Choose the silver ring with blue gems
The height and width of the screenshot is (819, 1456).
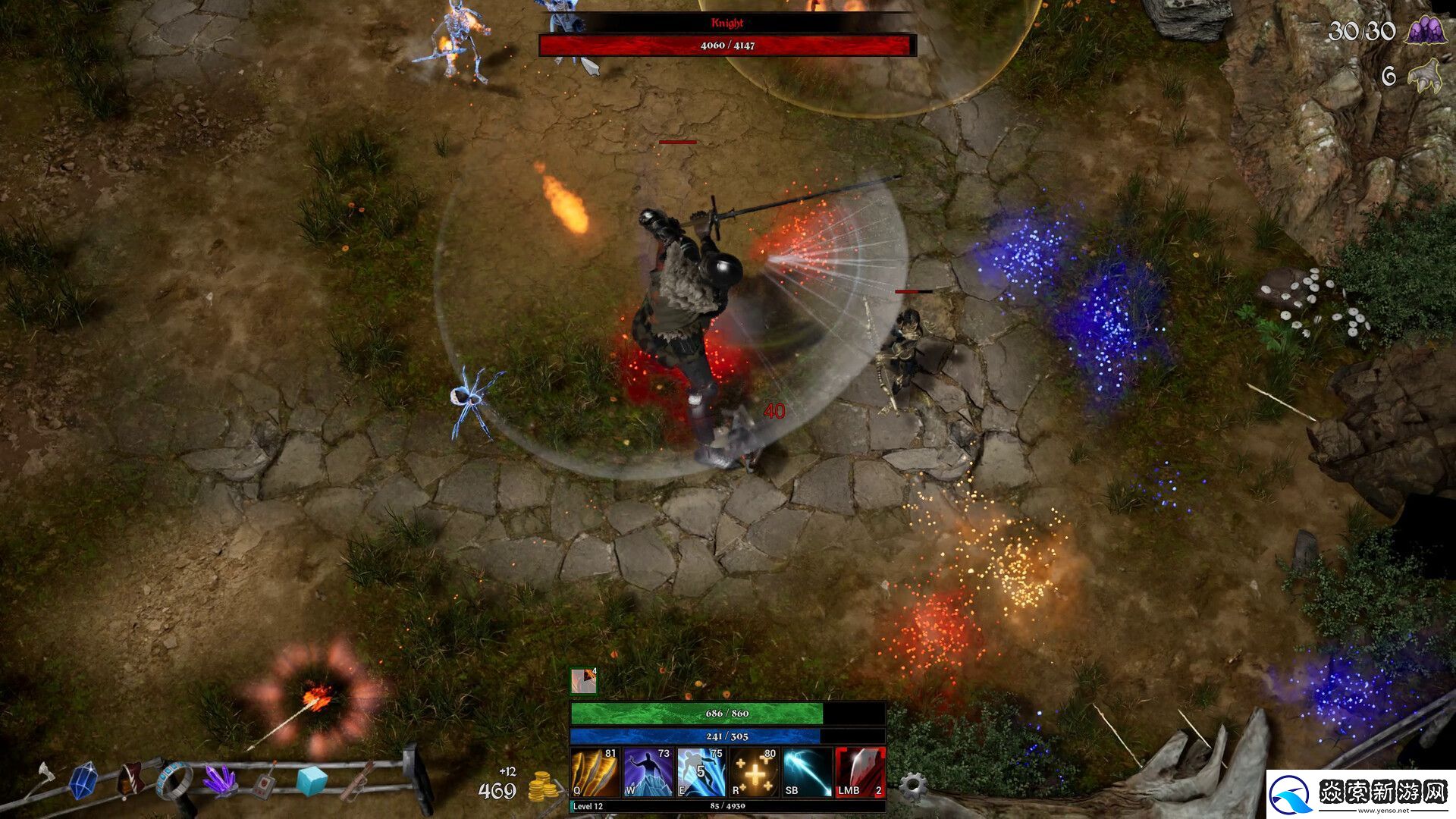pos(175,780)
